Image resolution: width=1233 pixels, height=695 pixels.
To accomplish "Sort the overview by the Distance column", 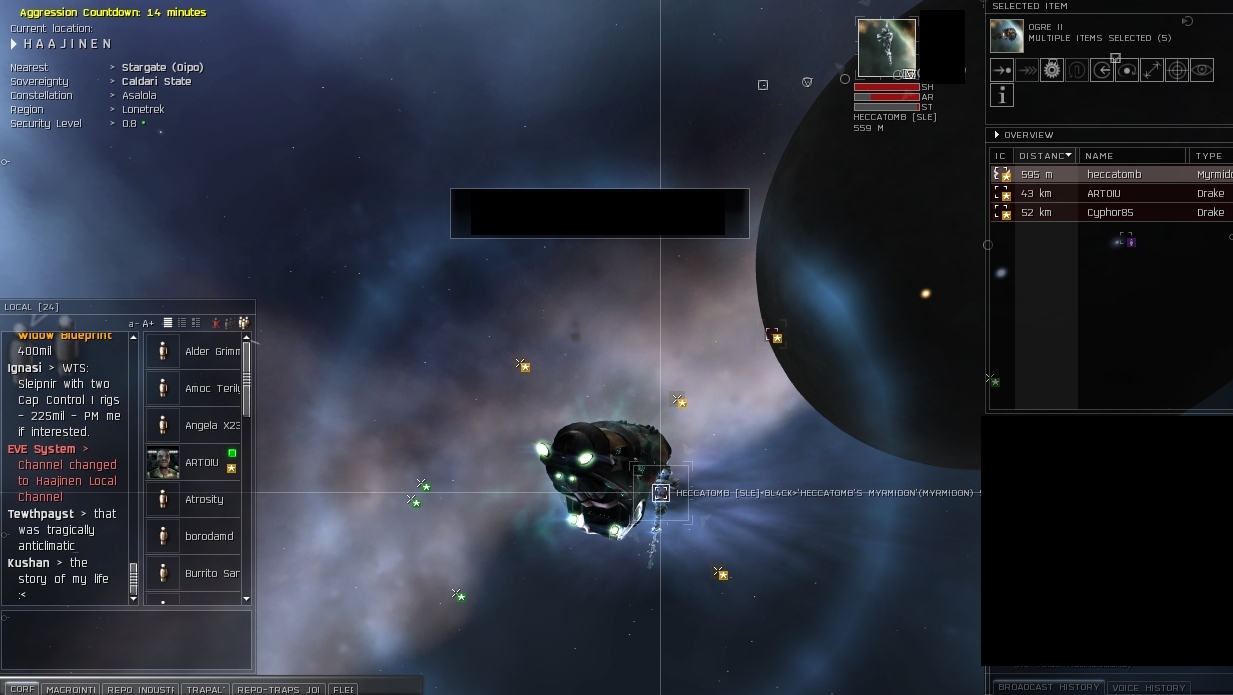I will coord(1045,156).
